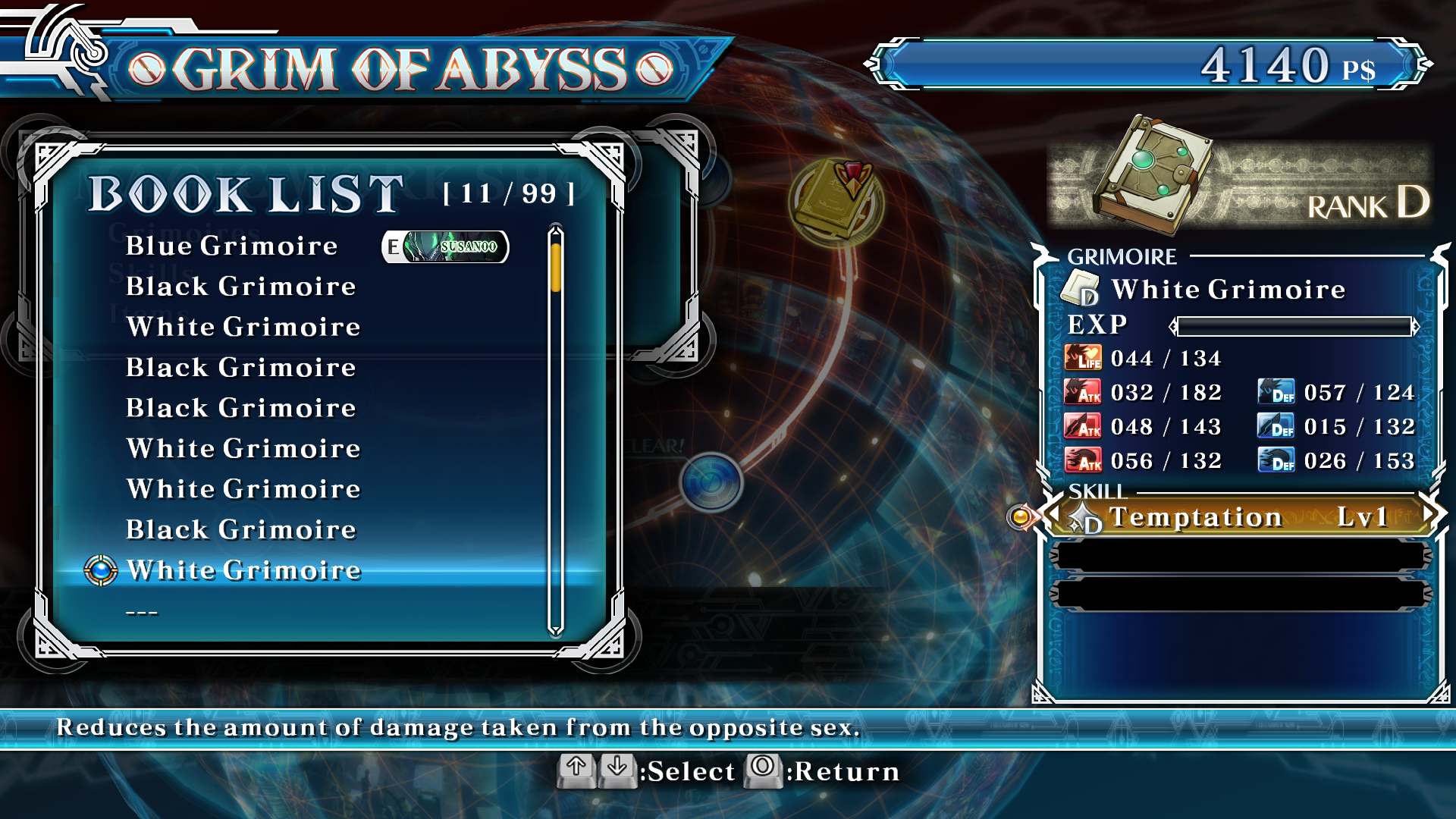The width and height of the screenshot is (1456, 819).
Task: Click the left arrow beside Temptation skill
Action: pyautogui.click(x=1055, y=514)
